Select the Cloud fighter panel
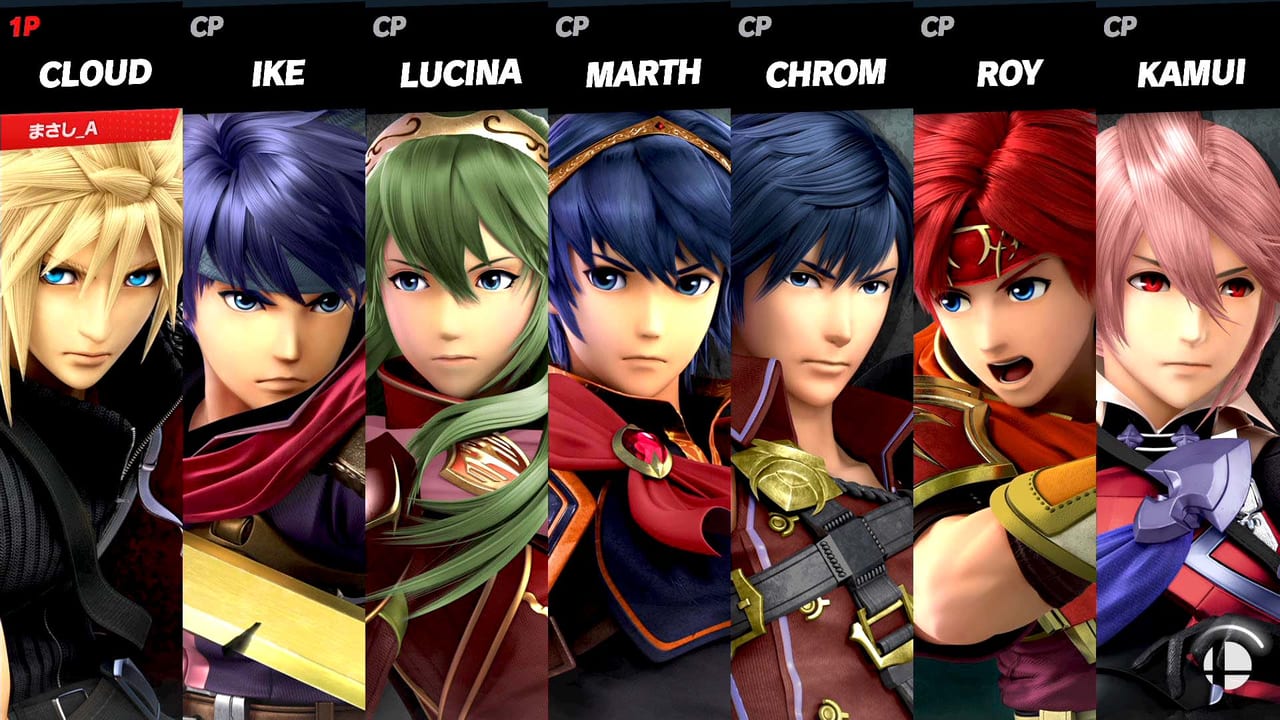Screen dimensions: 1280x720 coord(90,400)
